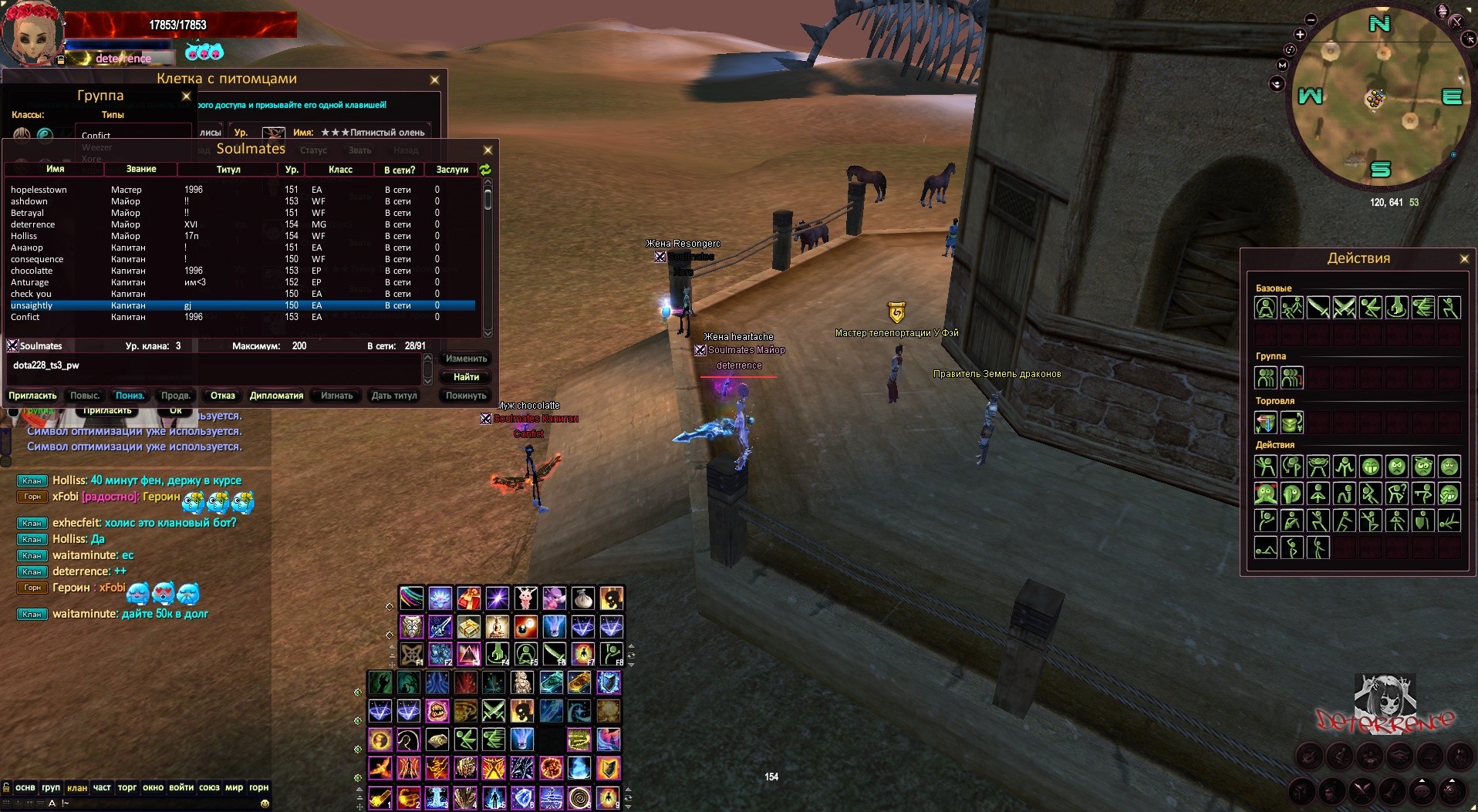Click the Найти button
Image resolution: width=1478 pixels, height=812 pixels.
pyautogui.click(x=466, y=377)
